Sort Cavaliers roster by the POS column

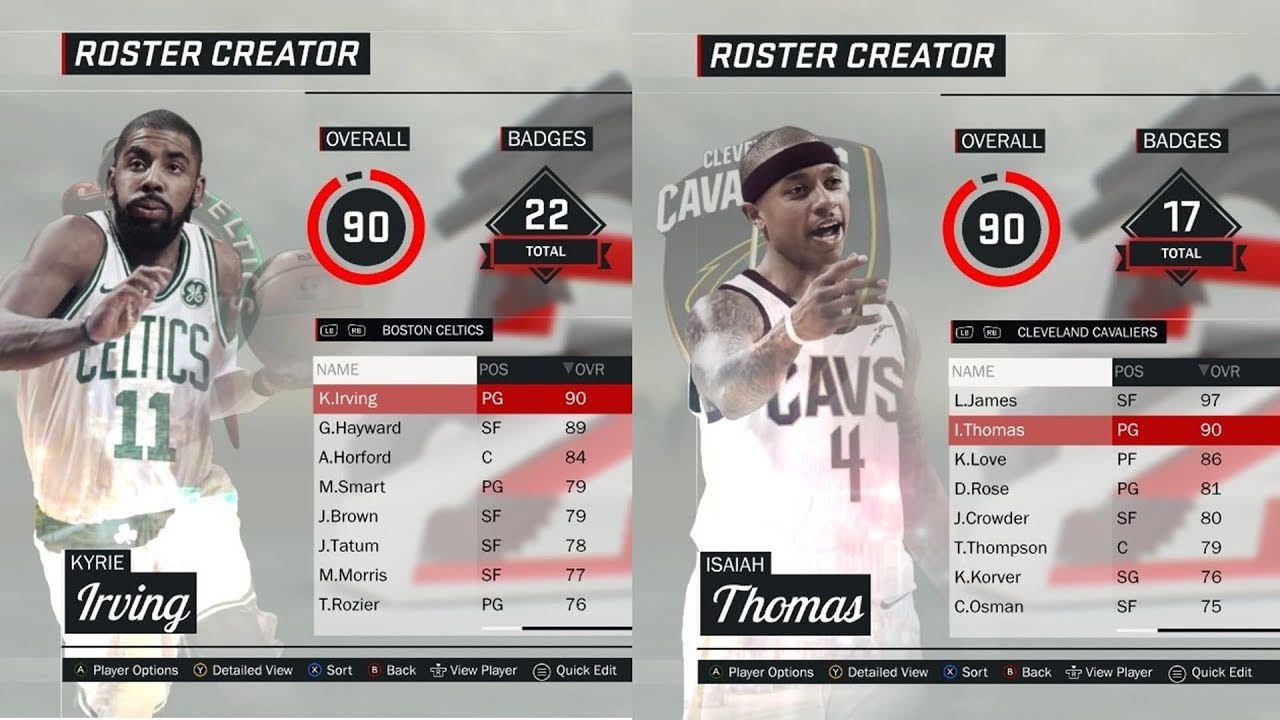(x=1129, y=371)
